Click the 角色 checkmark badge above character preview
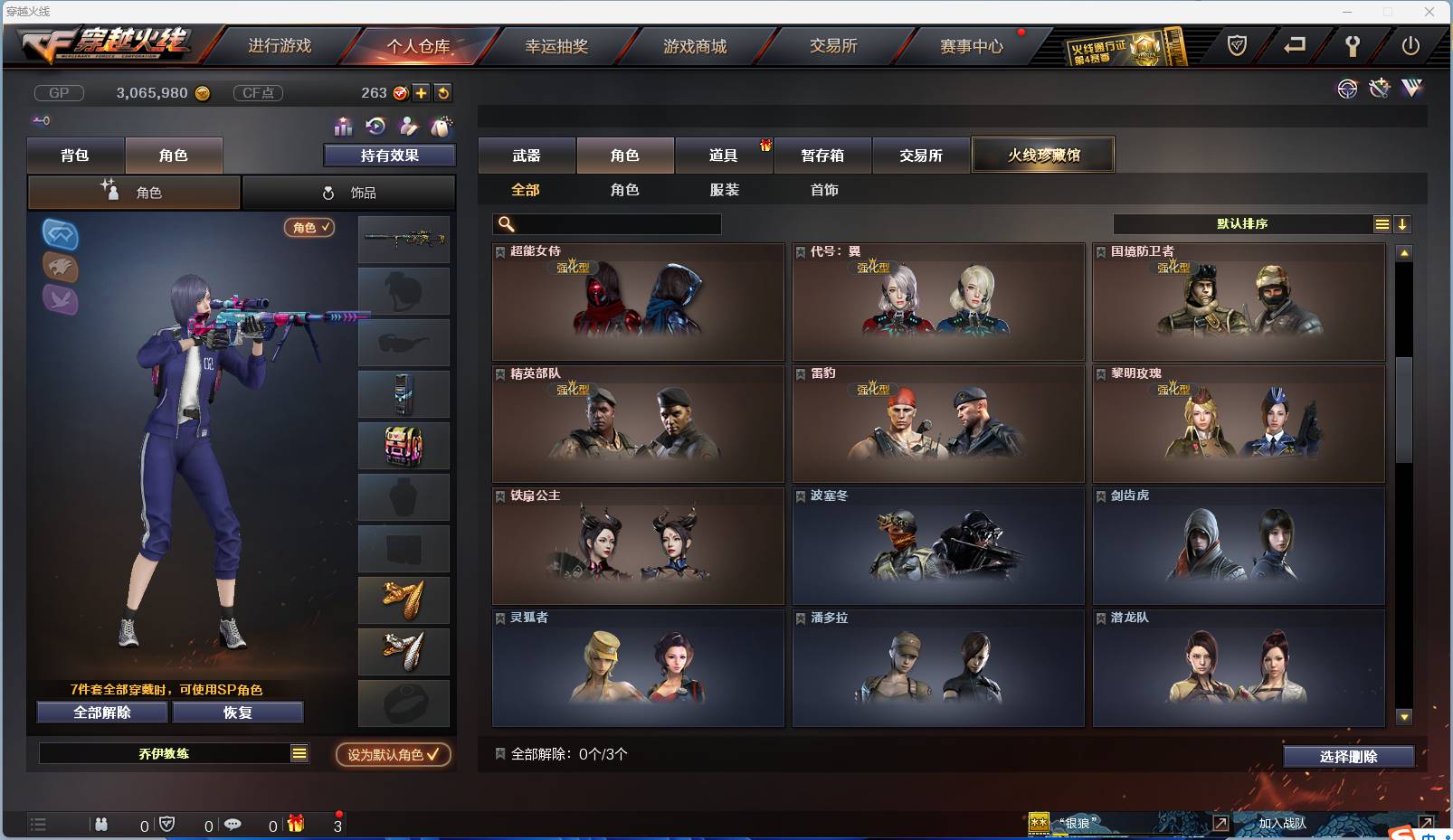The height and width of the screenshot is (840, 1453). (308, 228)
